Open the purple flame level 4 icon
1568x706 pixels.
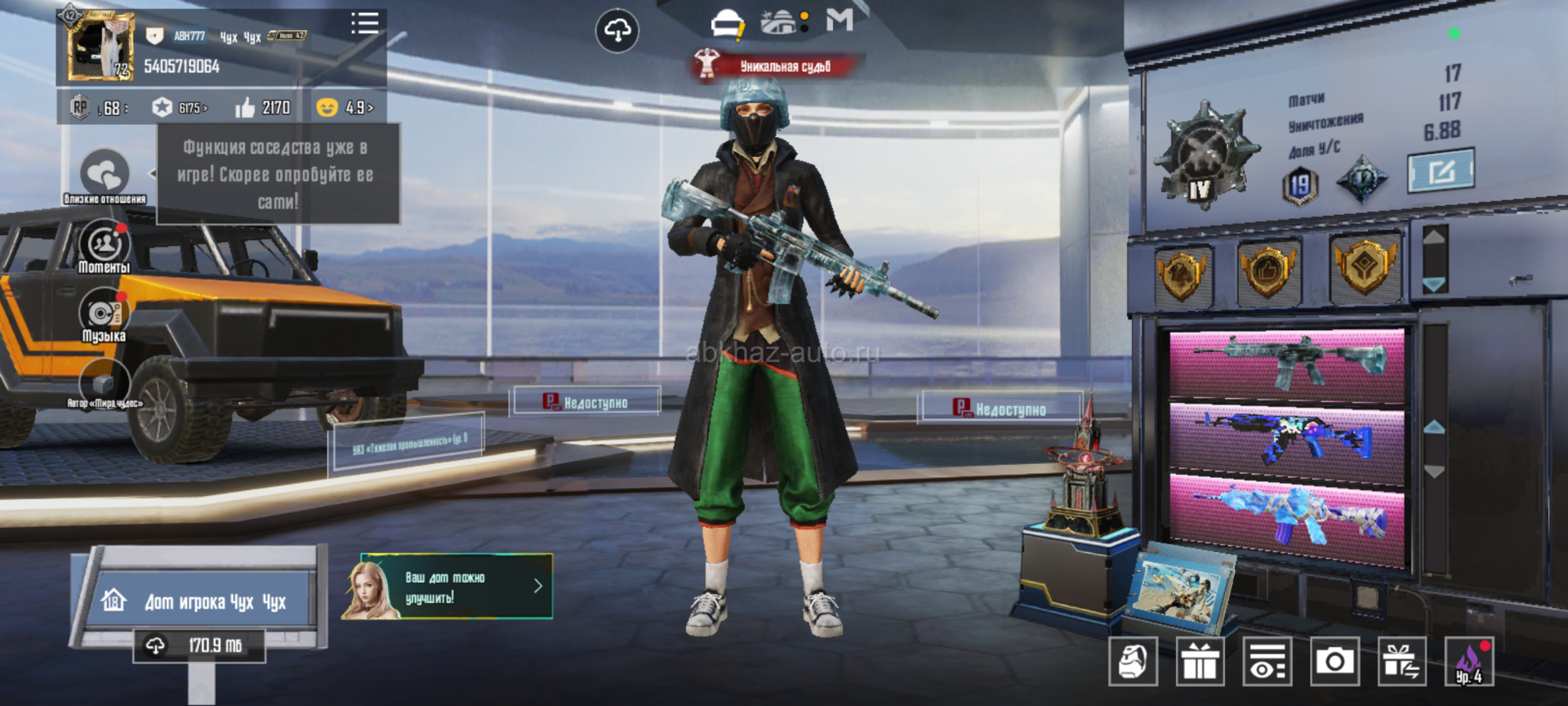[1468, 660]
